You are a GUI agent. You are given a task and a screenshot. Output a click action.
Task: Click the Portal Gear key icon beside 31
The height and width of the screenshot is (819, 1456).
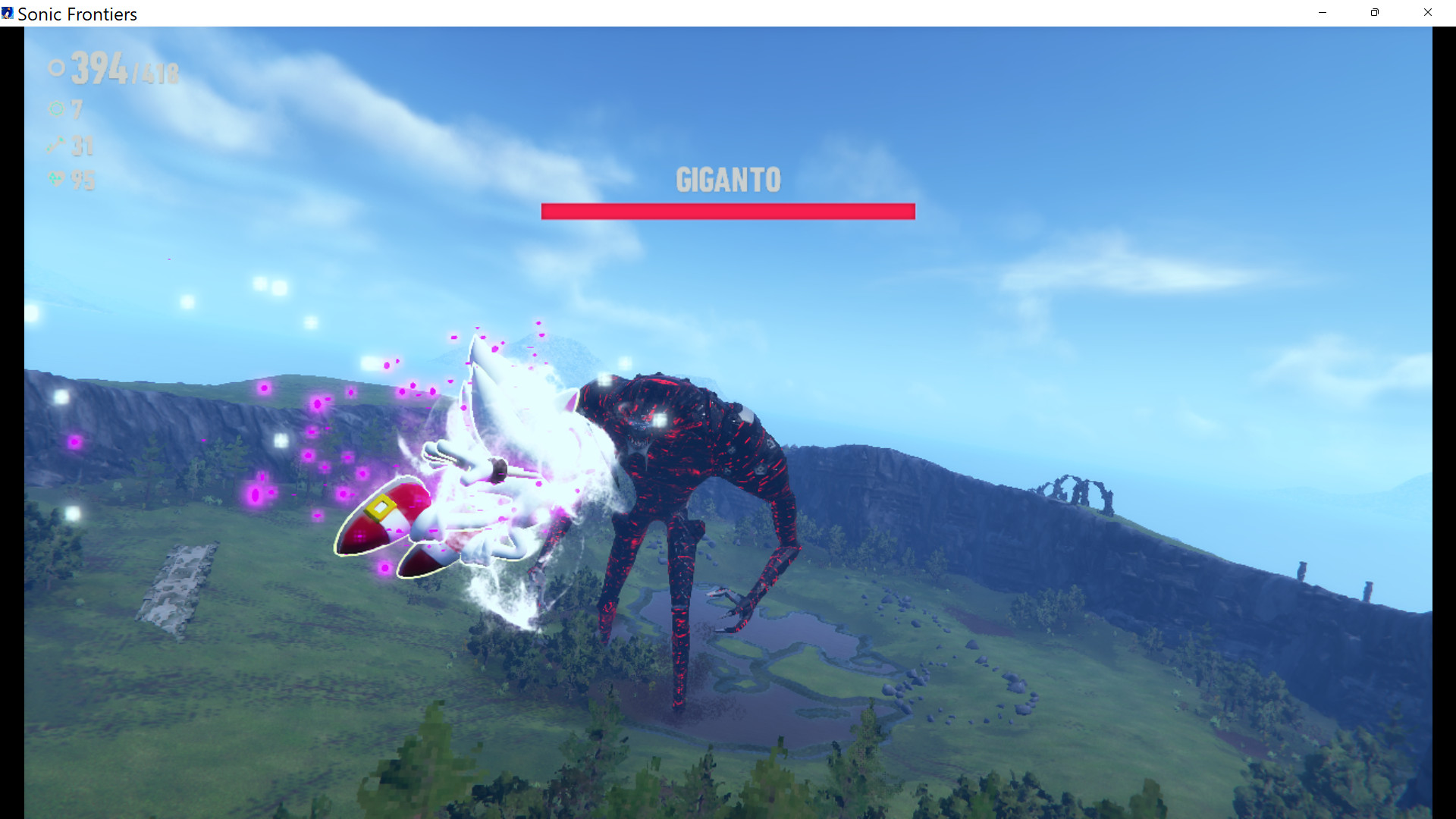tap(55, 146)
